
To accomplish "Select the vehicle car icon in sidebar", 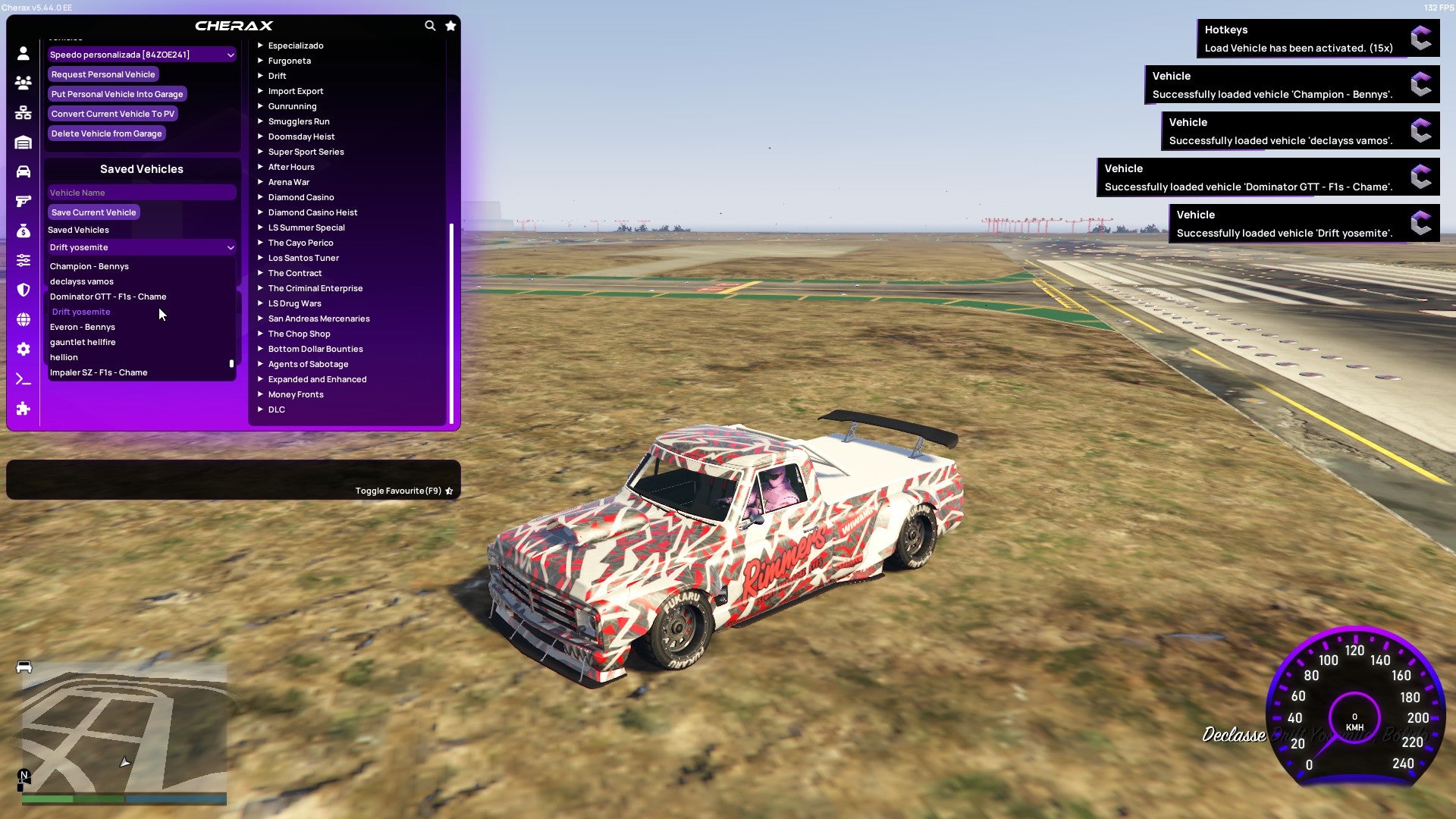I will (23, 171).
